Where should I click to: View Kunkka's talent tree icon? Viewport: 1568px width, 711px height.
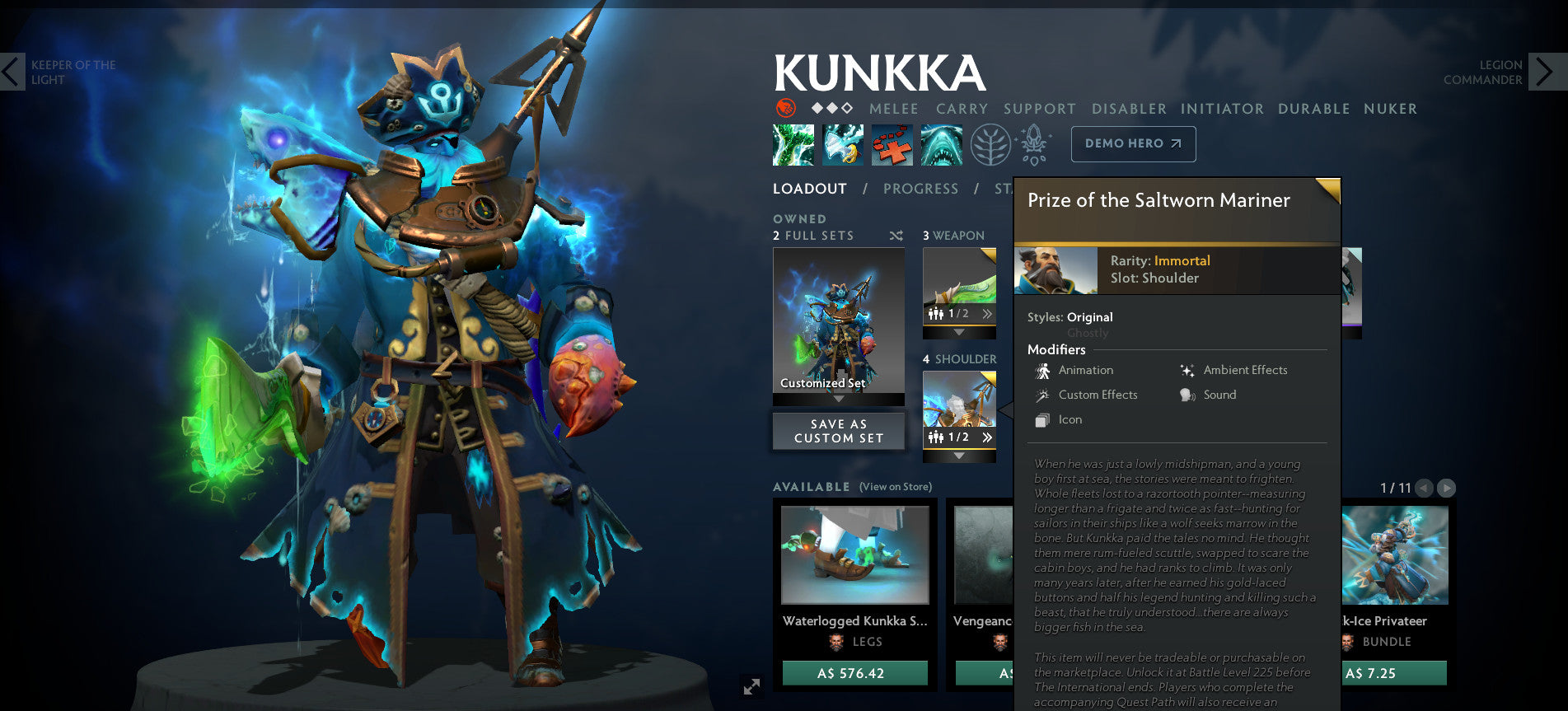pos(990,143)
